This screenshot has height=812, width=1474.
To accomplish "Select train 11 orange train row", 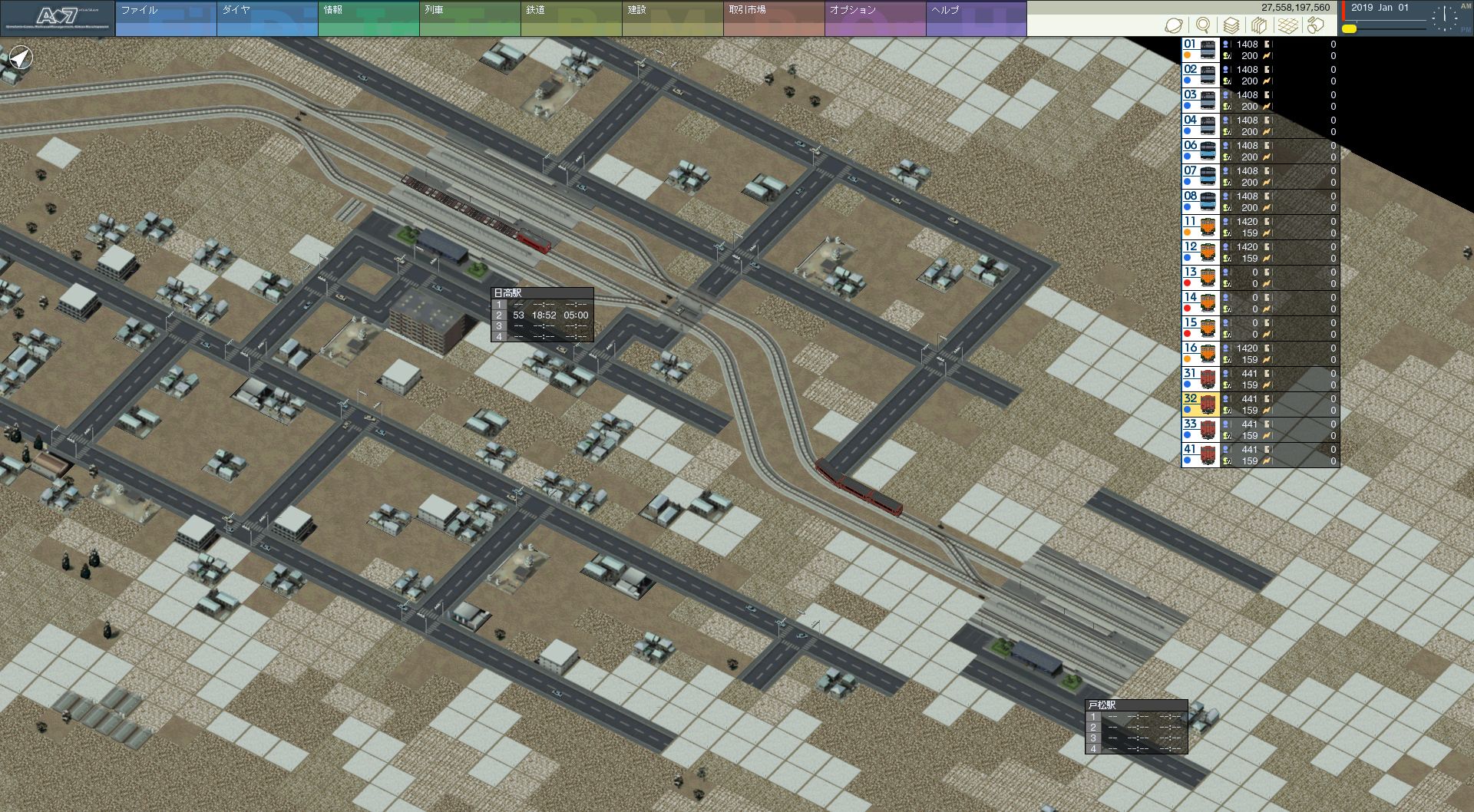I will click(1259, 227).
